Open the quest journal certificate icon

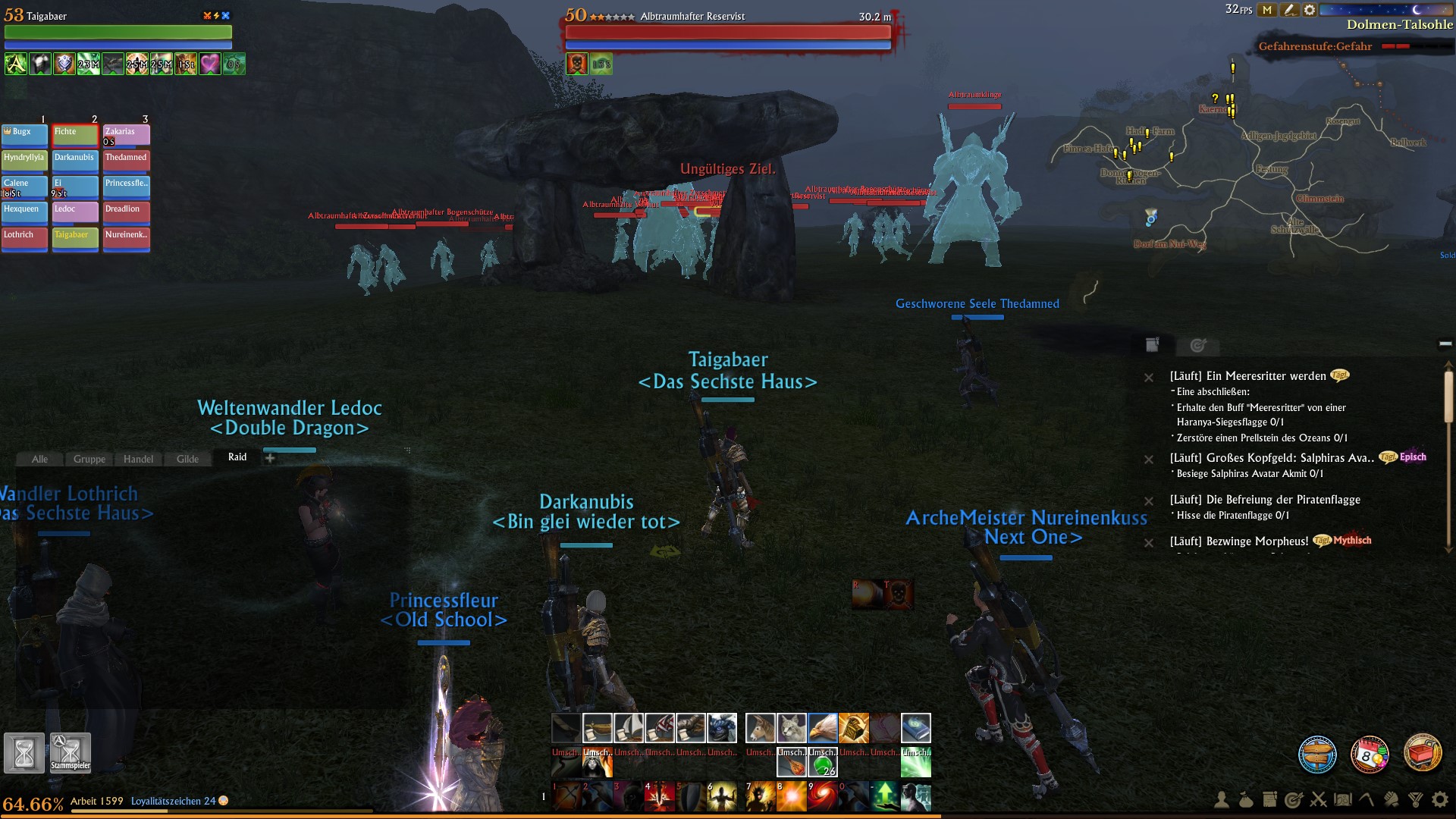pyautogui.click(x=1269, y=799)
